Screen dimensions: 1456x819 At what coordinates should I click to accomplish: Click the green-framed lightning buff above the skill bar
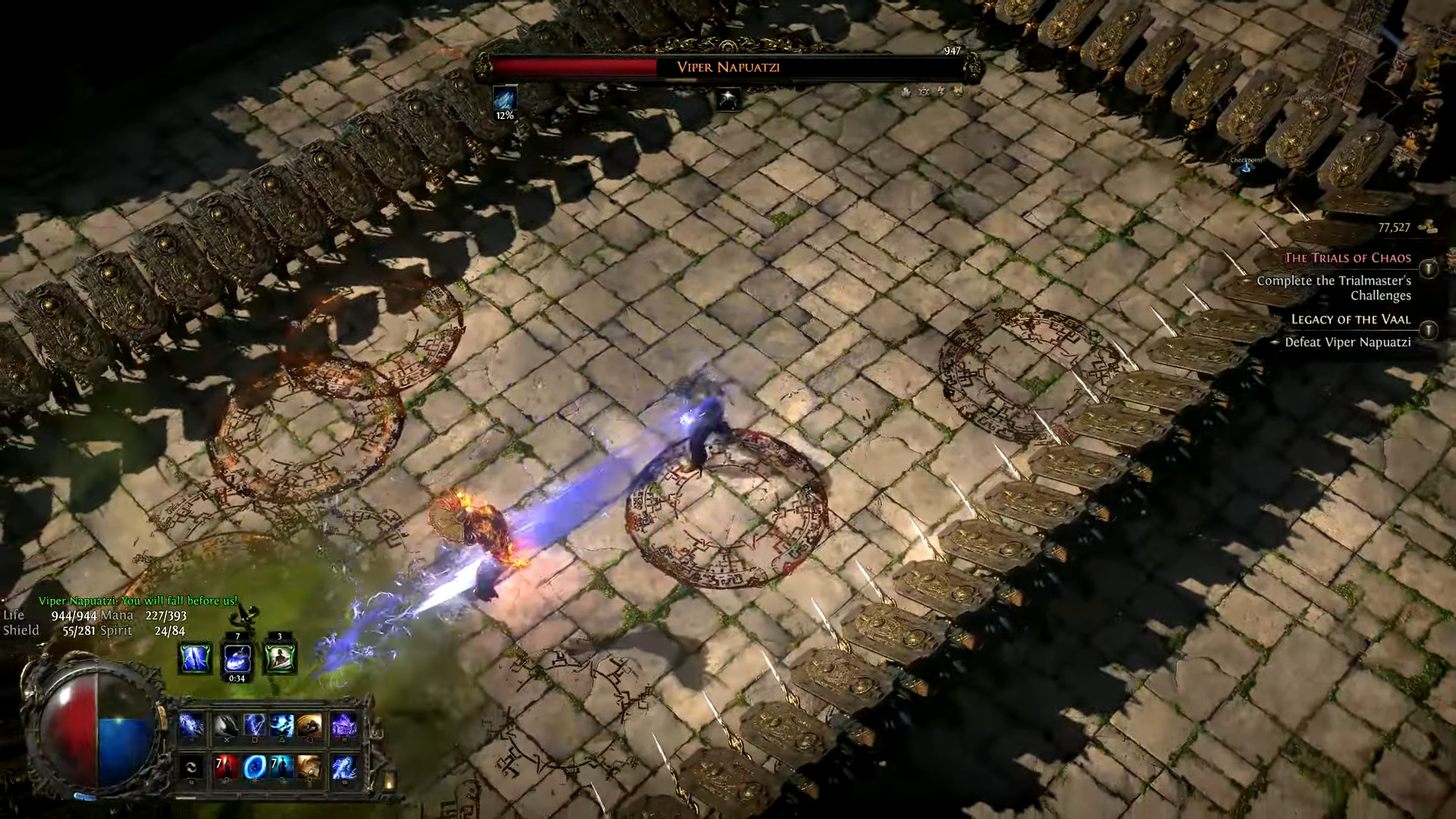point(193,657)
